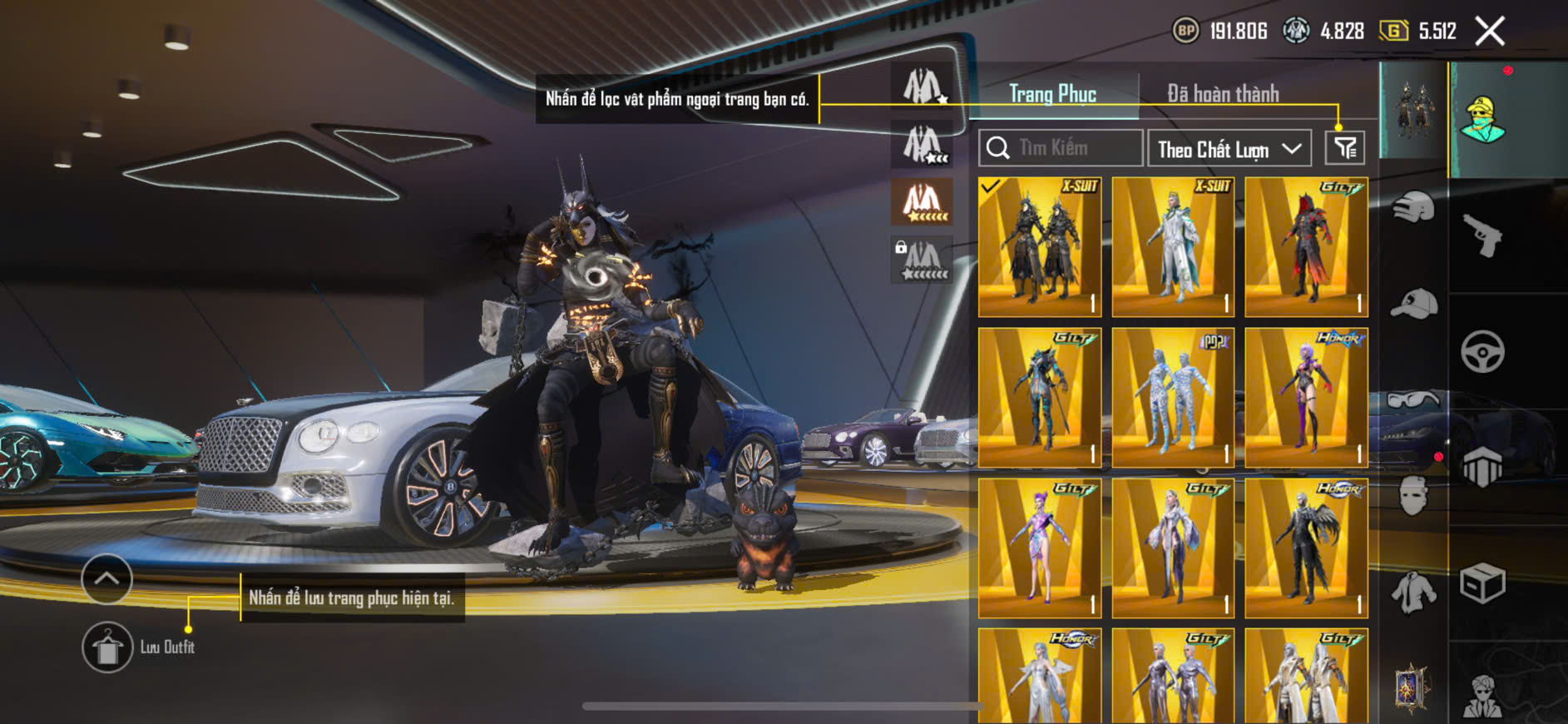Open the helmet category
1568x724 pixels.
[1413, 207]
